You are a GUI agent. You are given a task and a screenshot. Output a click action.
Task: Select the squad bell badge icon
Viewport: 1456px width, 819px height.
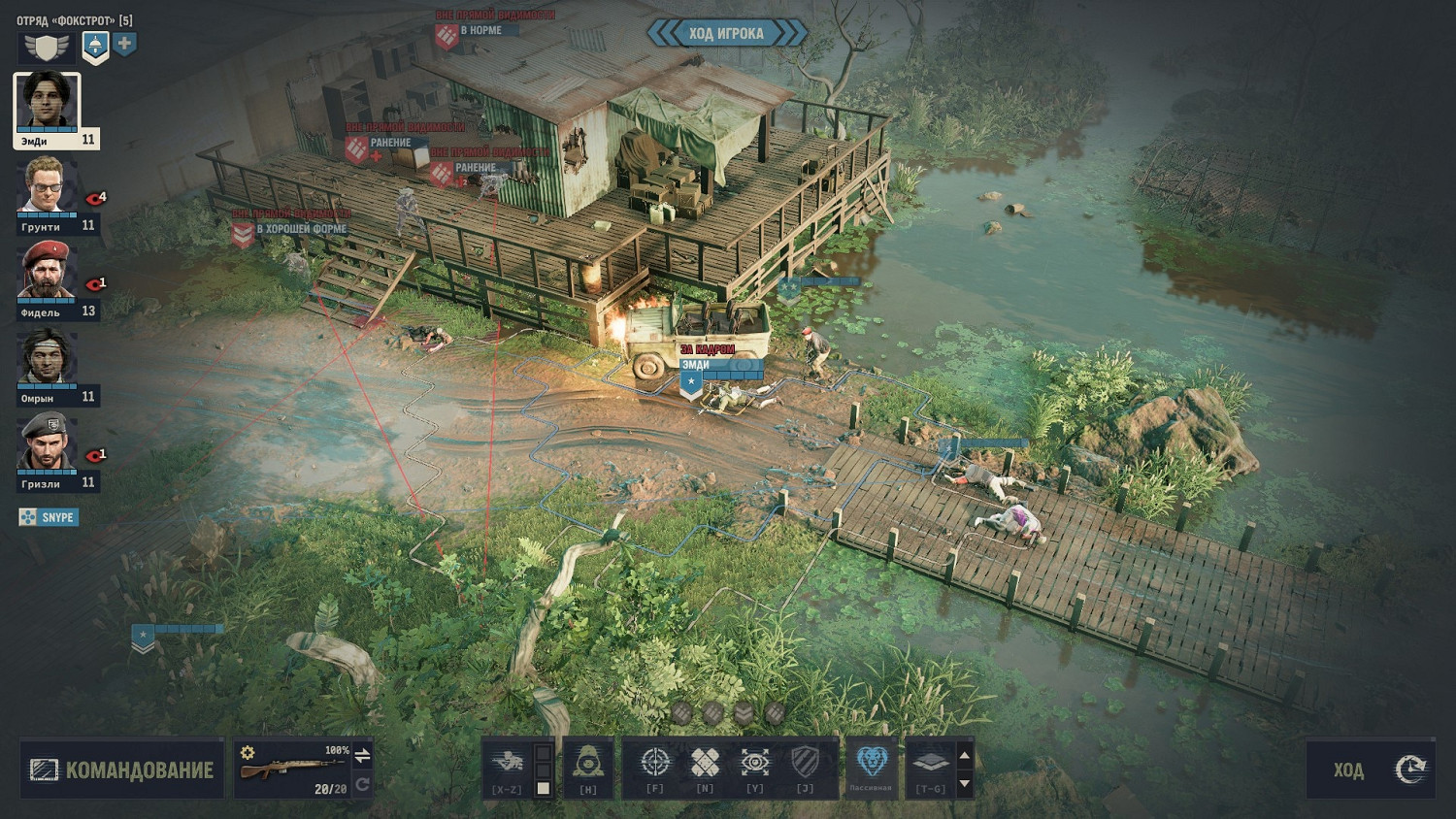pyautogui.click(x=95, y=45)
